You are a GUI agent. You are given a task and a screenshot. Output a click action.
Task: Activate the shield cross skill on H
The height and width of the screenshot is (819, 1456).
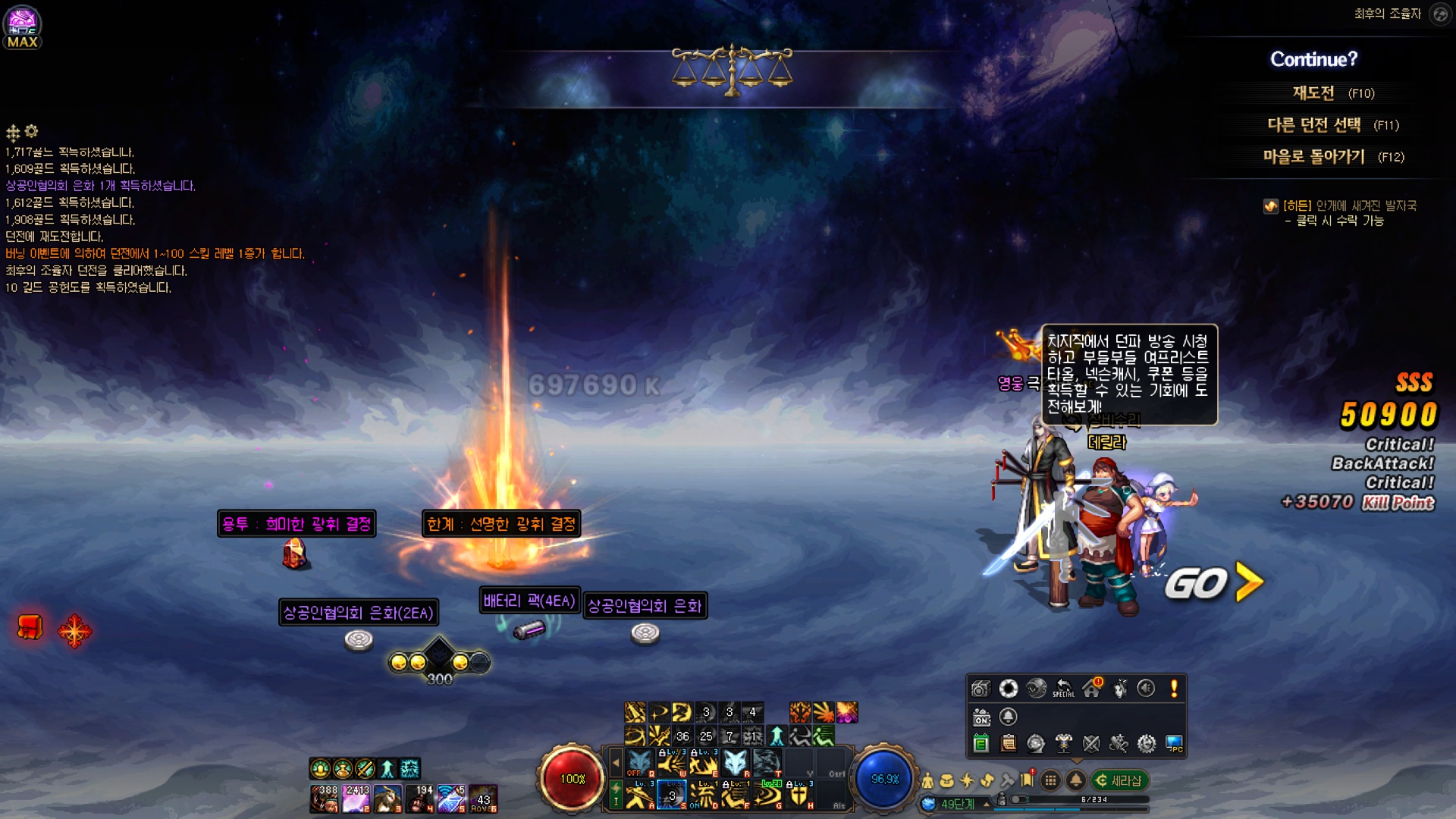[x=799, y=795]
